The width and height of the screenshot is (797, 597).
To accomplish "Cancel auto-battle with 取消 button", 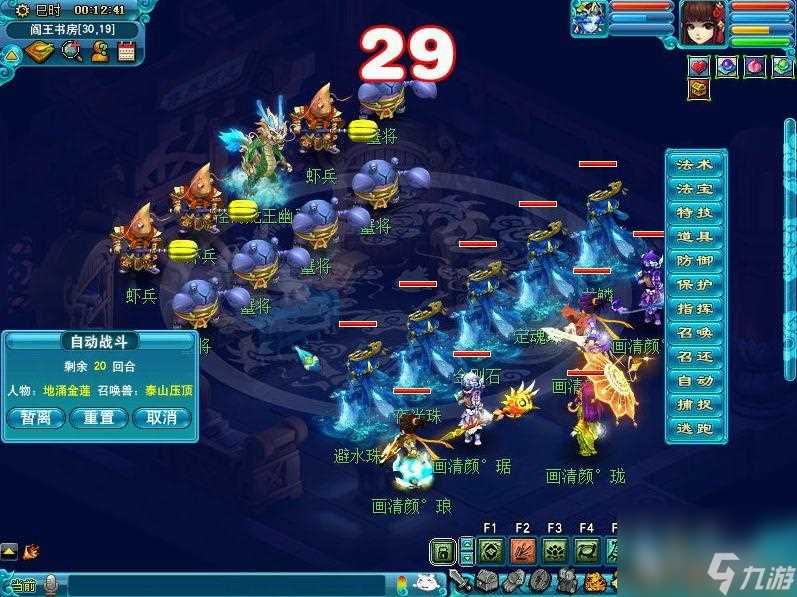I will click(x=161, y=418).
